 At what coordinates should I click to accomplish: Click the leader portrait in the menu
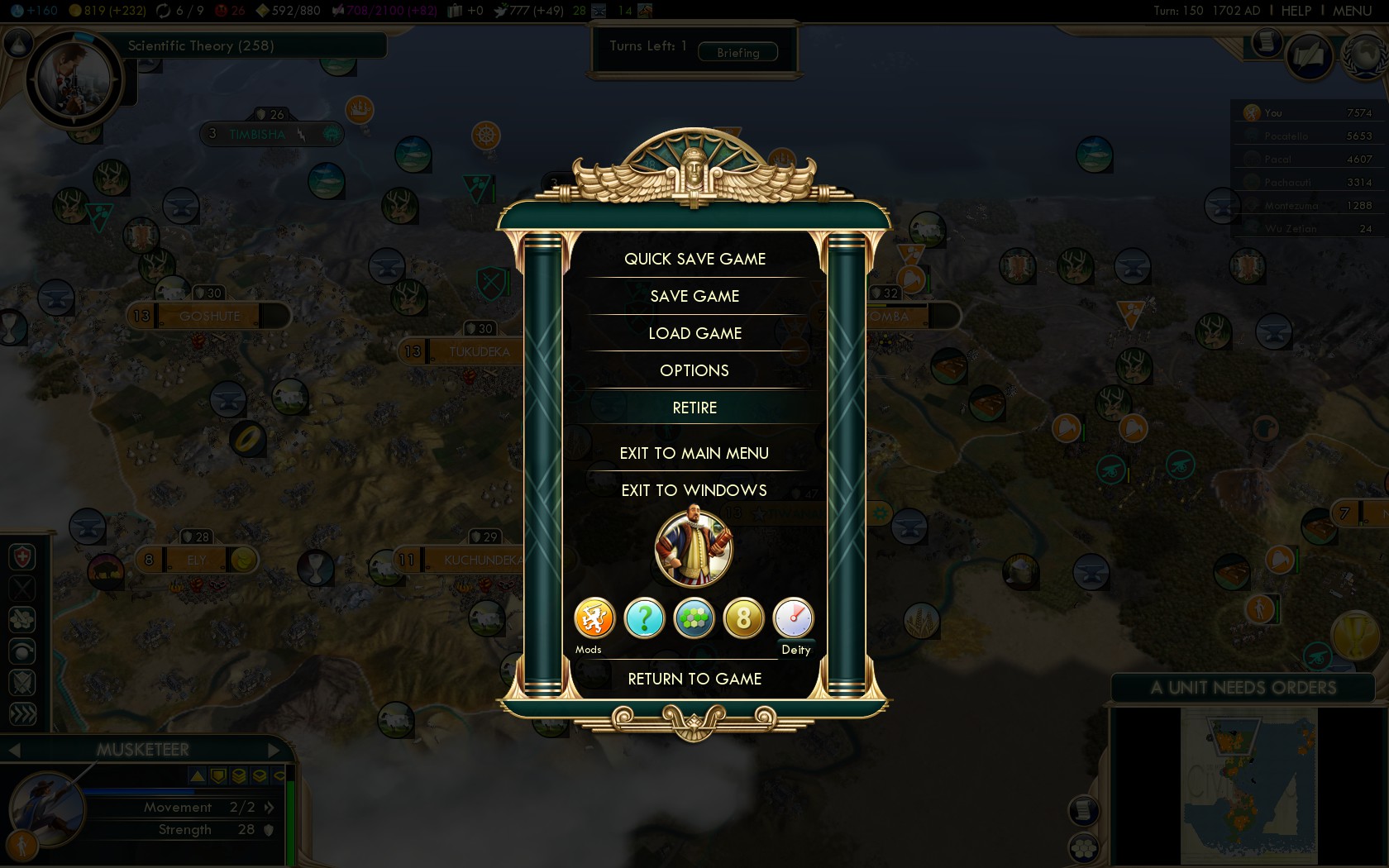pos(694,547)
